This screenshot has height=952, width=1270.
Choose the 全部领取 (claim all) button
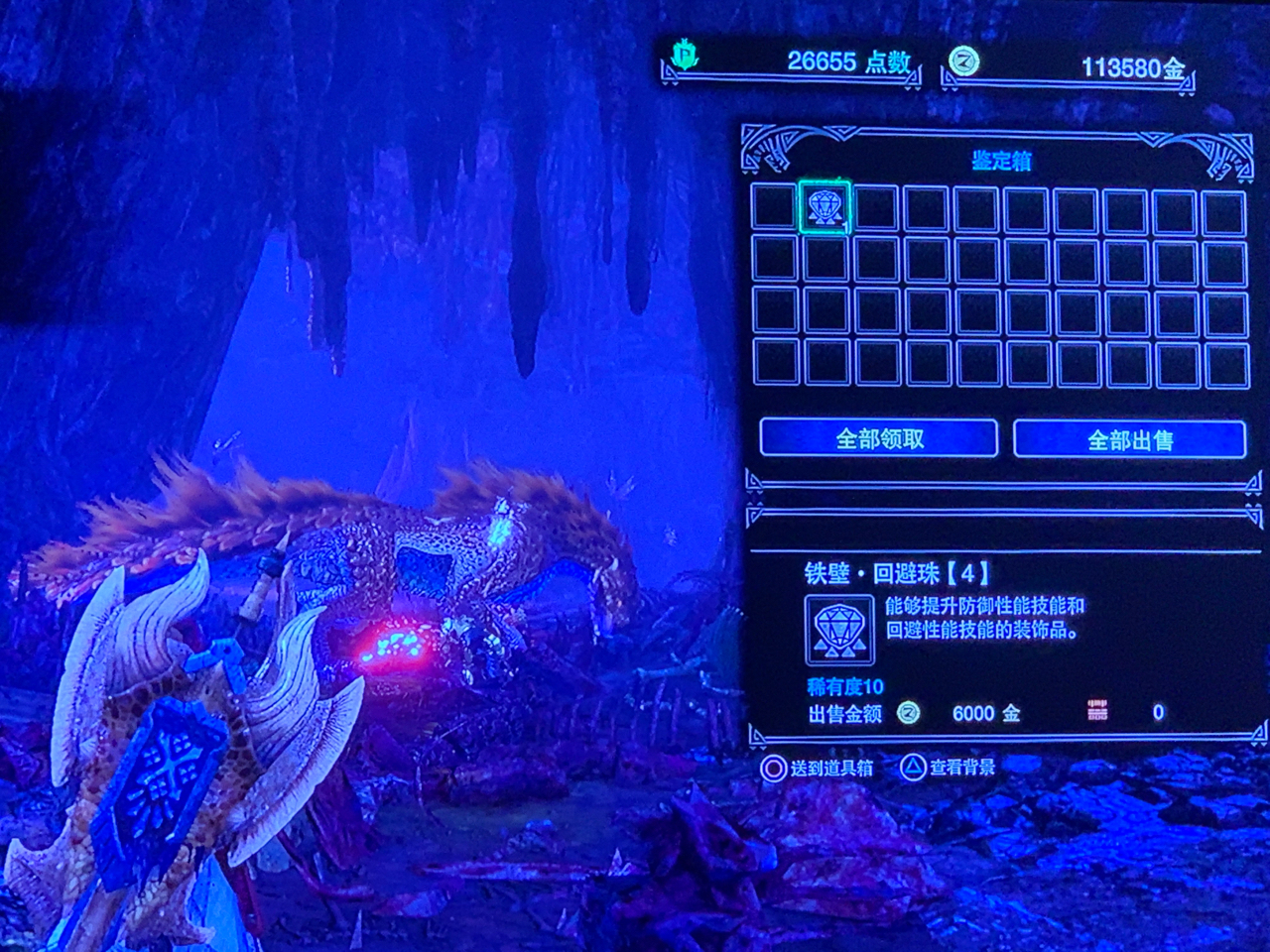tap(879, 438)
